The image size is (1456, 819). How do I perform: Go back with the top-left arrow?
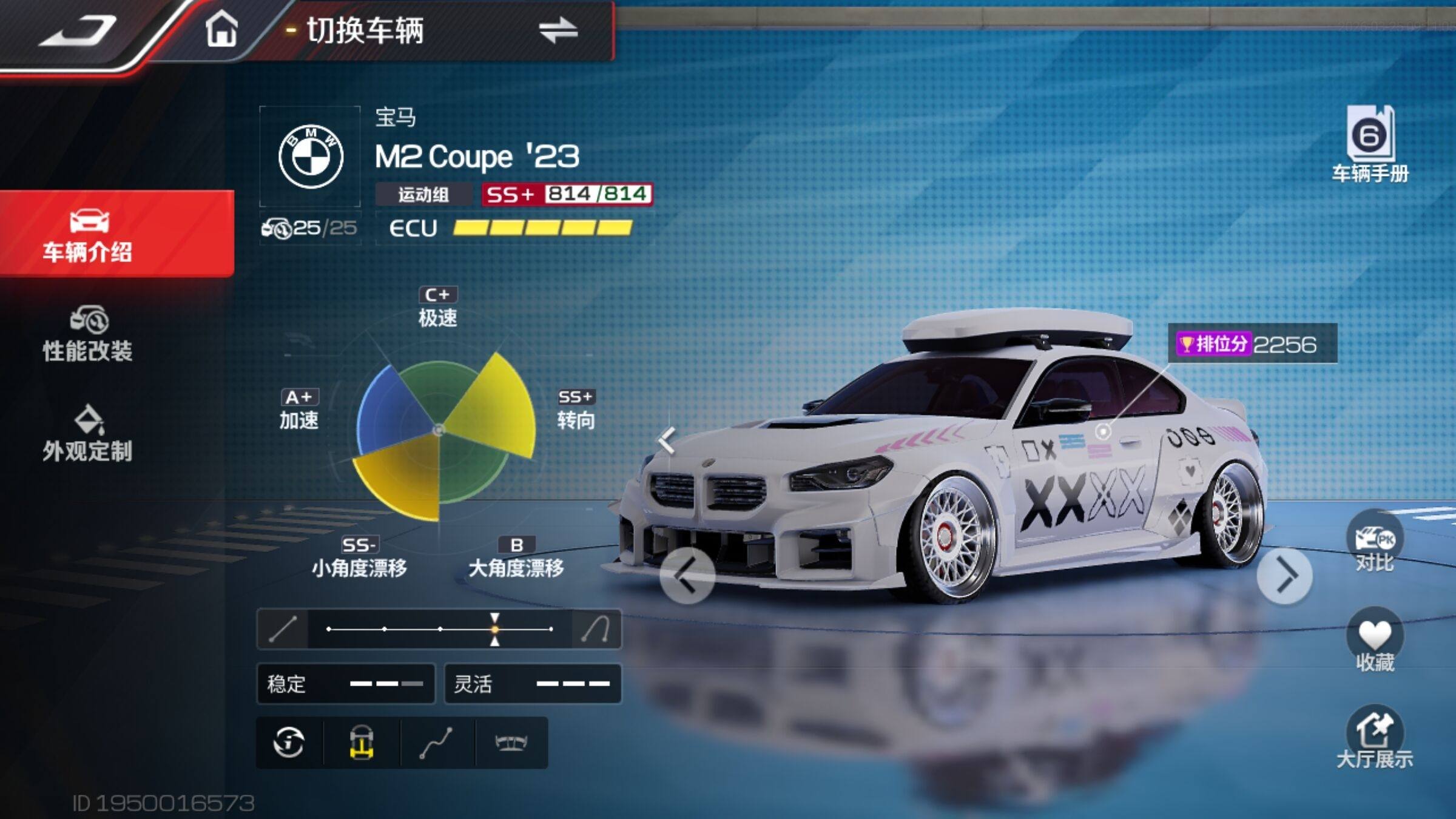pos(79,30)
